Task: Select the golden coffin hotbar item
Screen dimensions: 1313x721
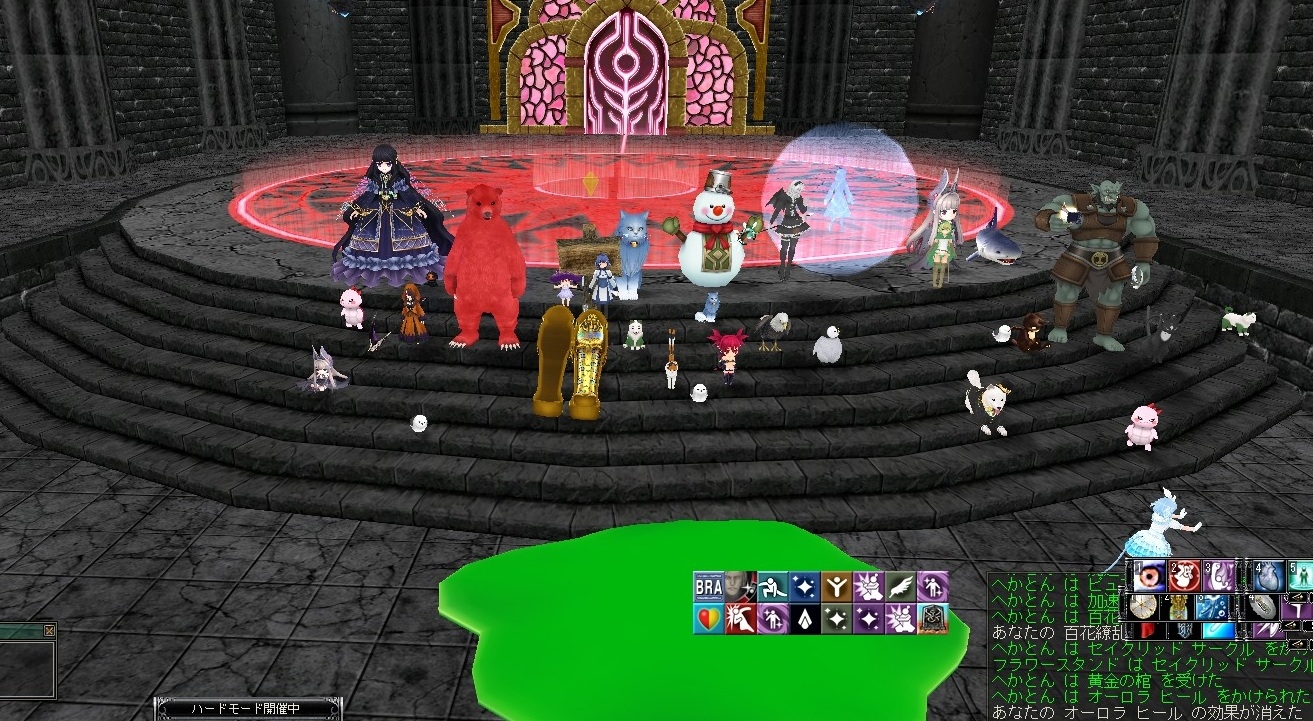Action: 1178,607
